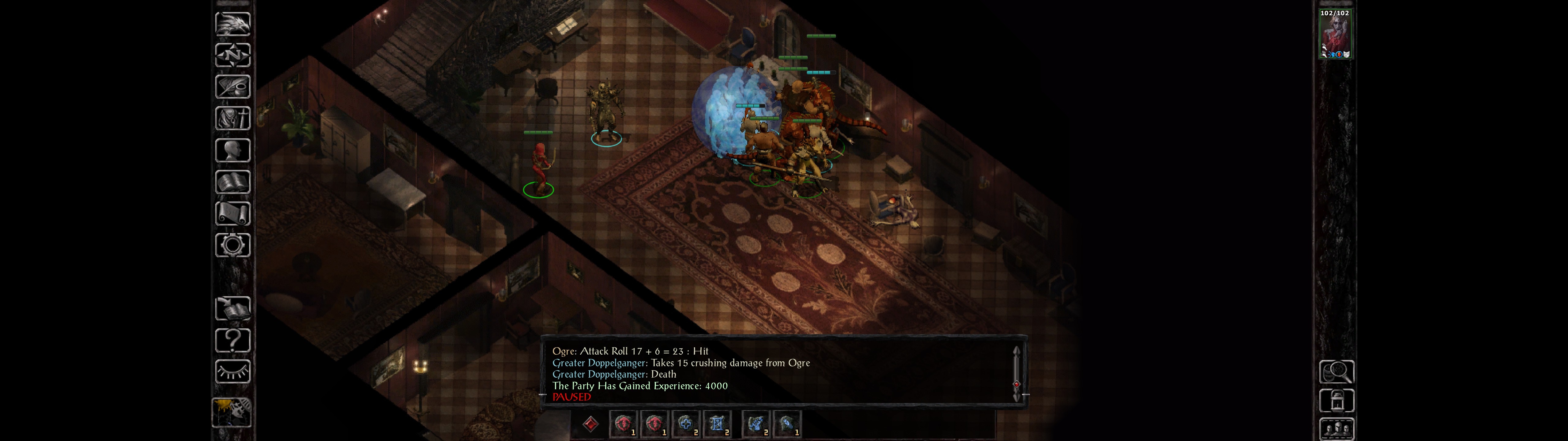The height and width of the screenshot is (441, 1568).
Task: Quick save with the book arrow icon
Action: [x=232, y=309]
